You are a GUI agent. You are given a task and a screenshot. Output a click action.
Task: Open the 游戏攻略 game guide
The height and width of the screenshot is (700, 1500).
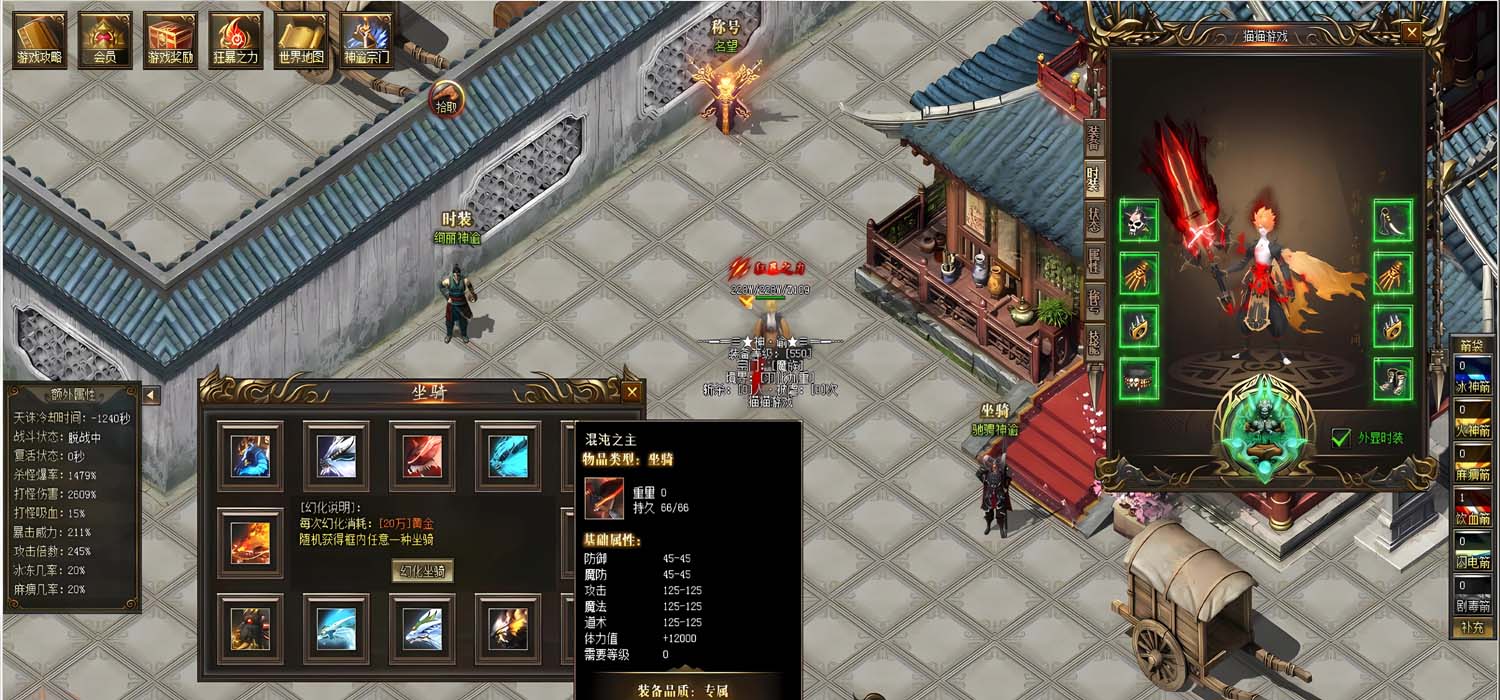pos(40,40)
